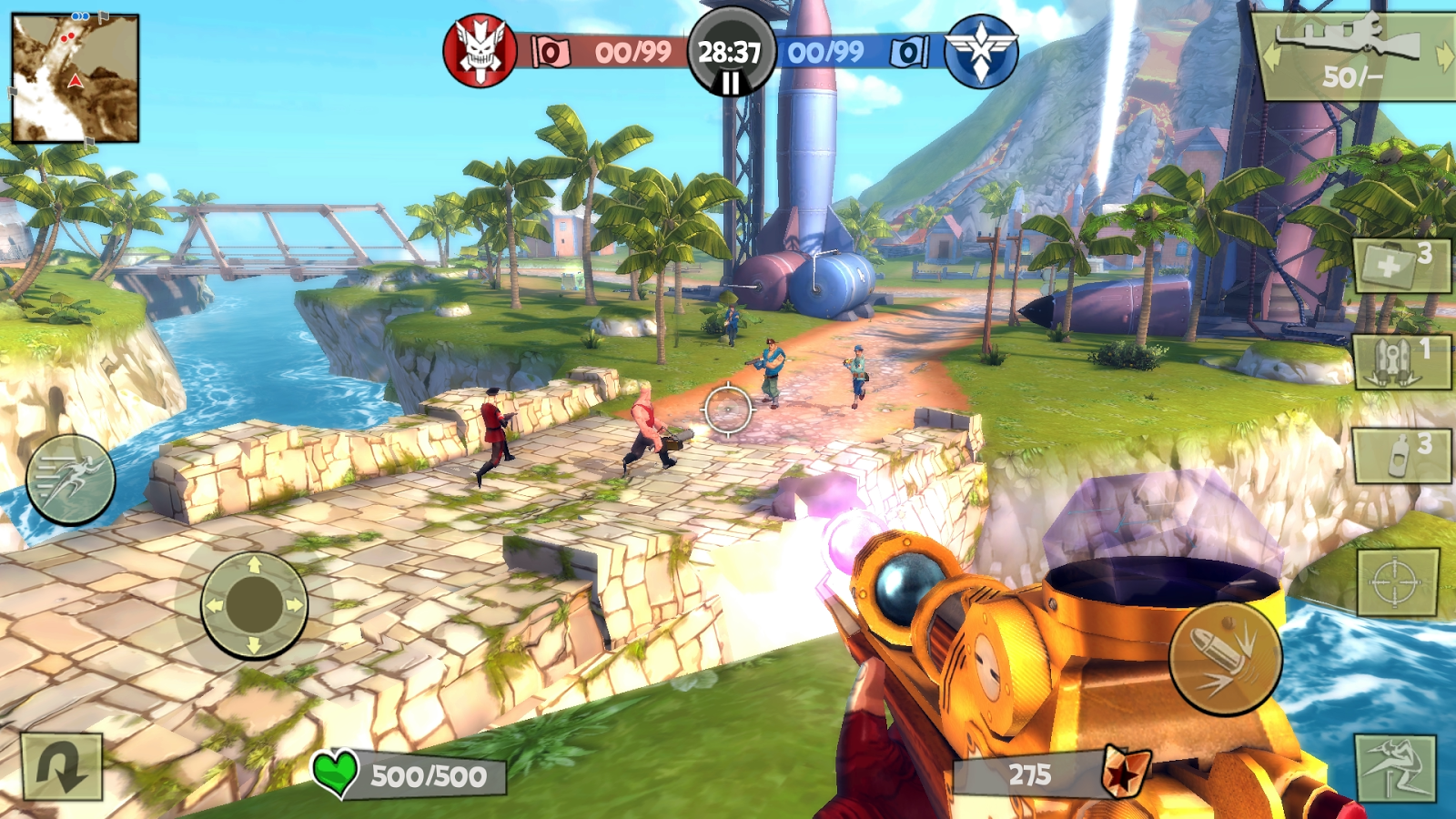
Task: Activate the sprint button
Action: pos(70,480)
